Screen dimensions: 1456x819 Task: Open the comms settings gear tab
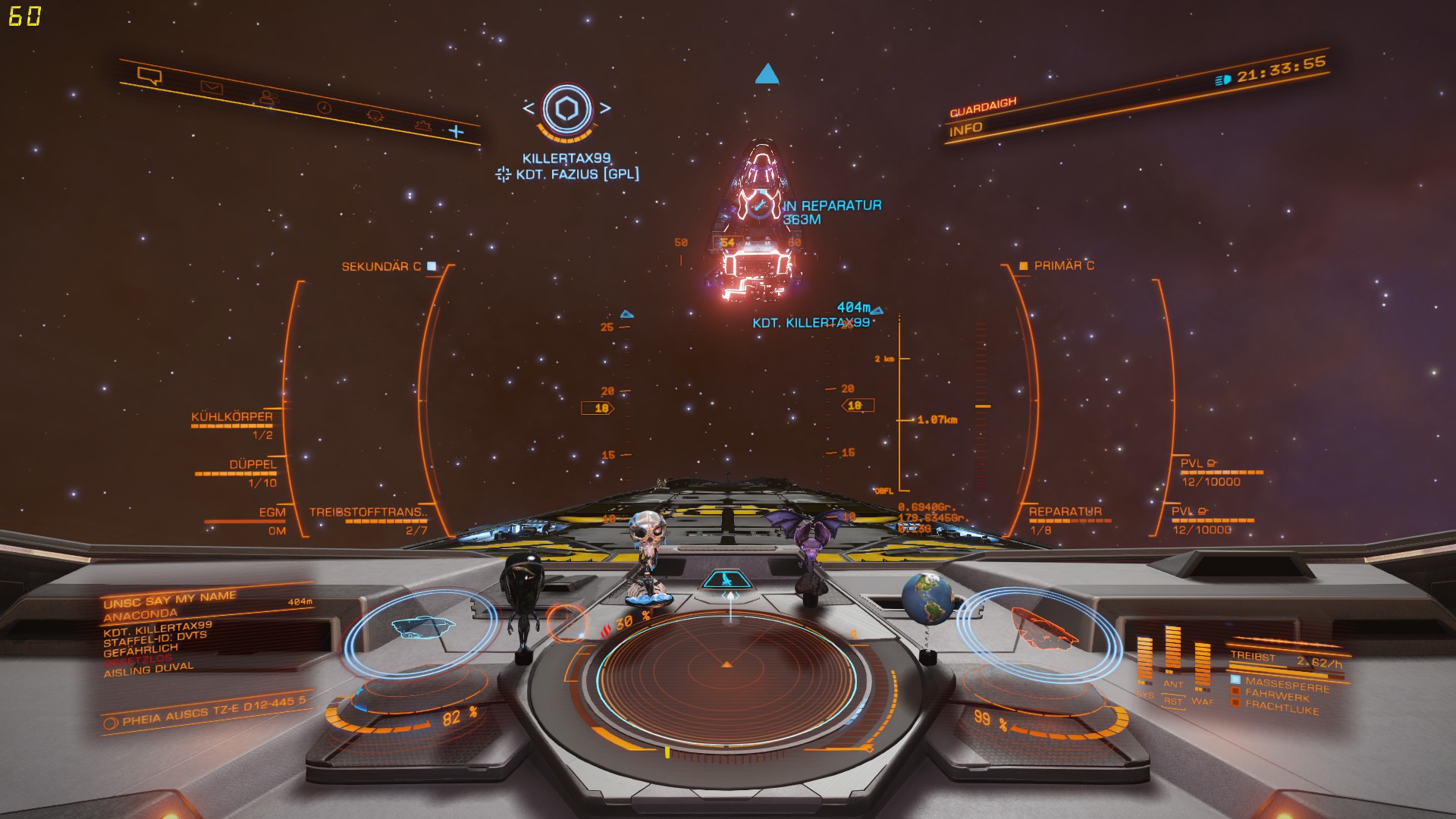422,126
